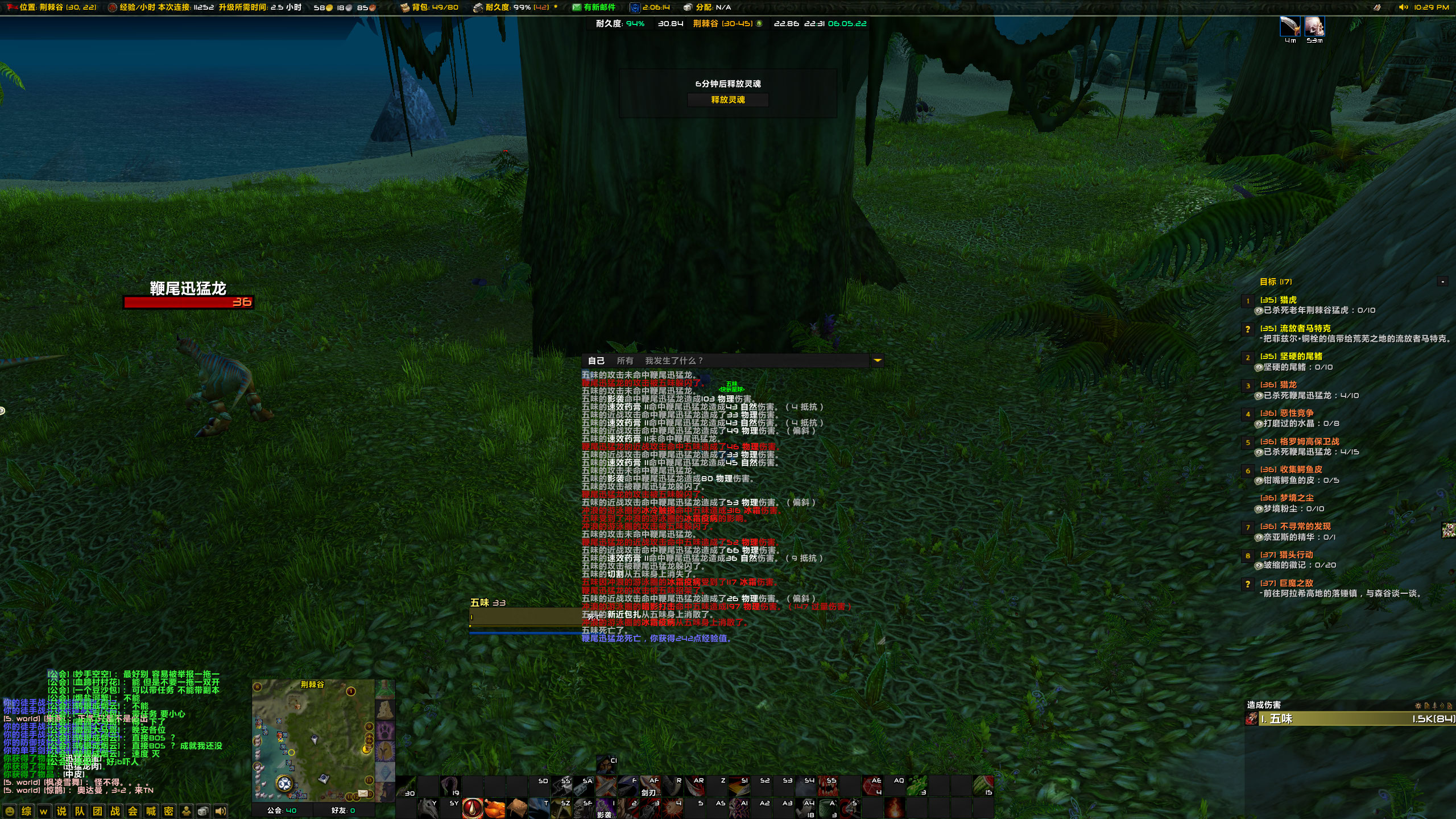Open the mail envelope icon on the minimap
The height and width of the screenshot is (819, 1456).
pyautogui.click(x=363, y=795)
